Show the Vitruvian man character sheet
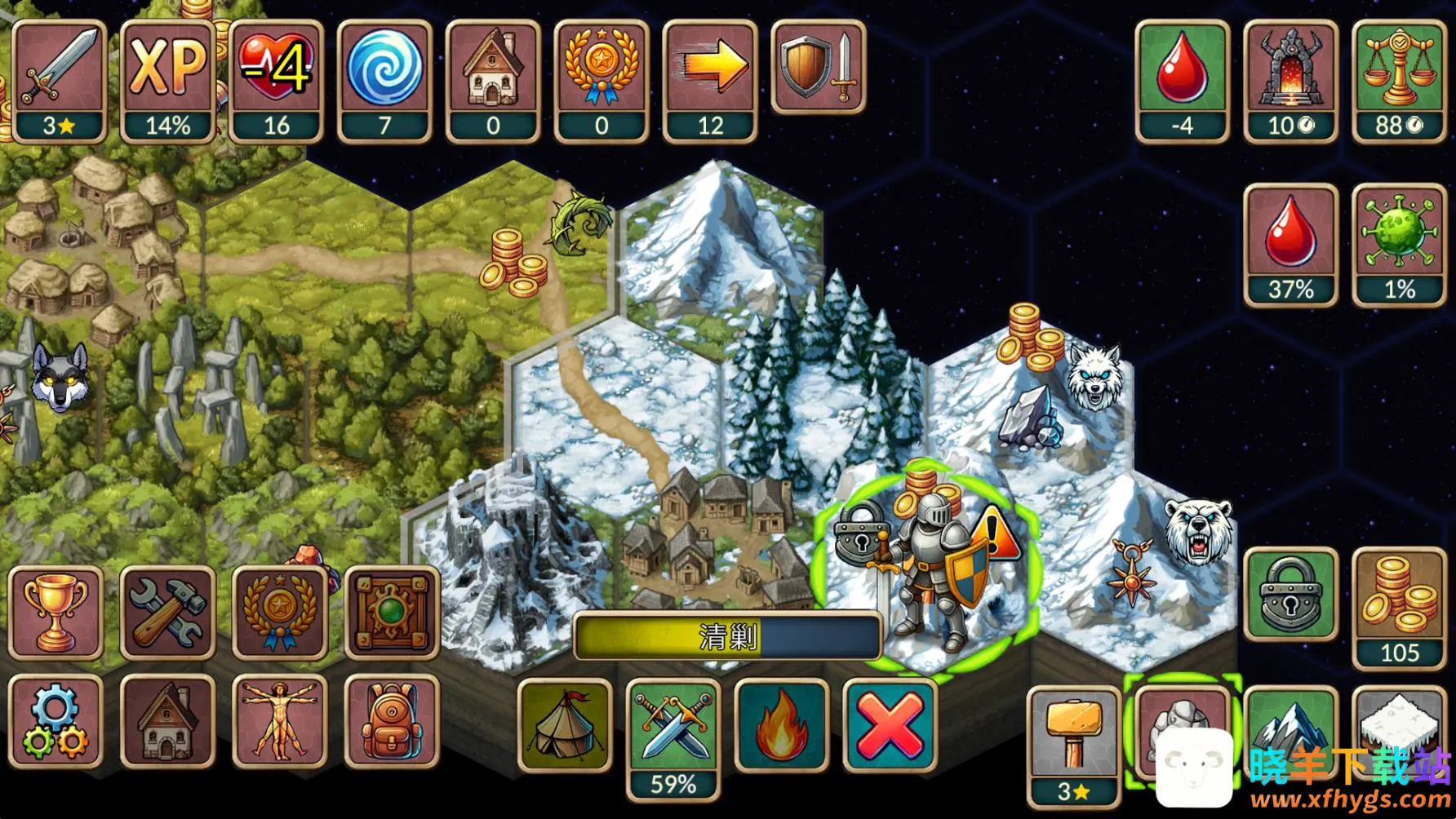The image size is (1456, 819). click(x=280, y=722)
